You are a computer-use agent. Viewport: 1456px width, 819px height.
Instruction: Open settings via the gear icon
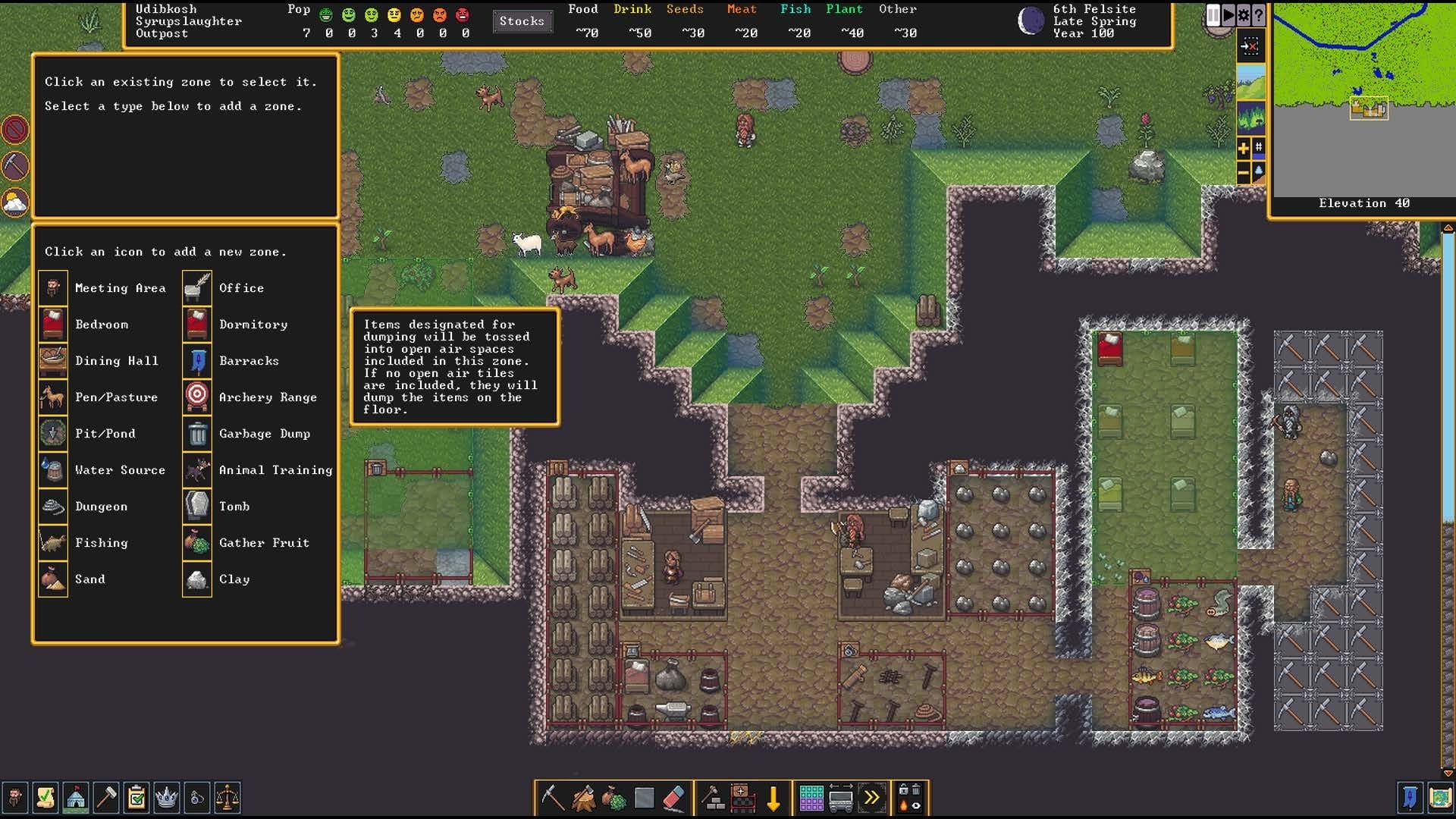[1244, 15]
